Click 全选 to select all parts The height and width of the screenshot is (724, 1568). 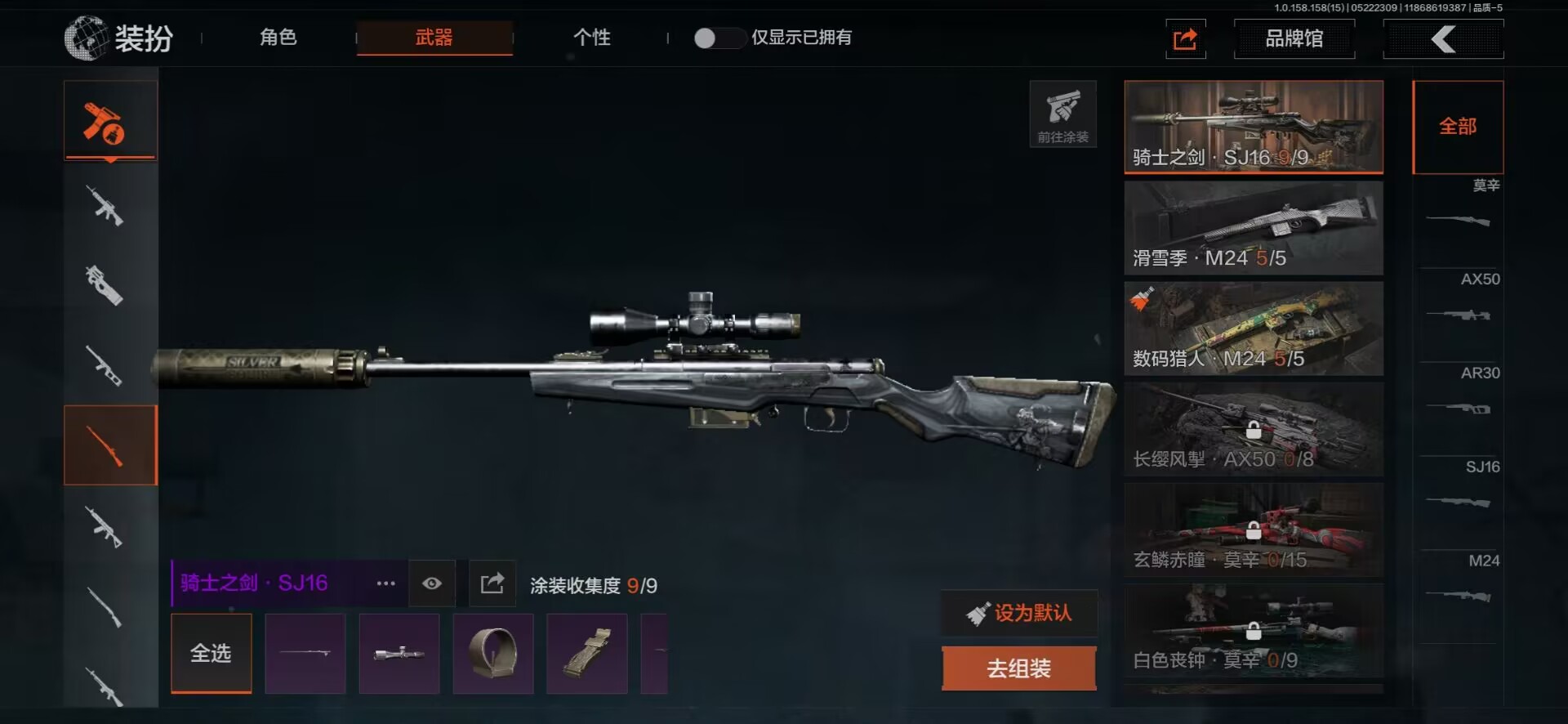point(211,653)
